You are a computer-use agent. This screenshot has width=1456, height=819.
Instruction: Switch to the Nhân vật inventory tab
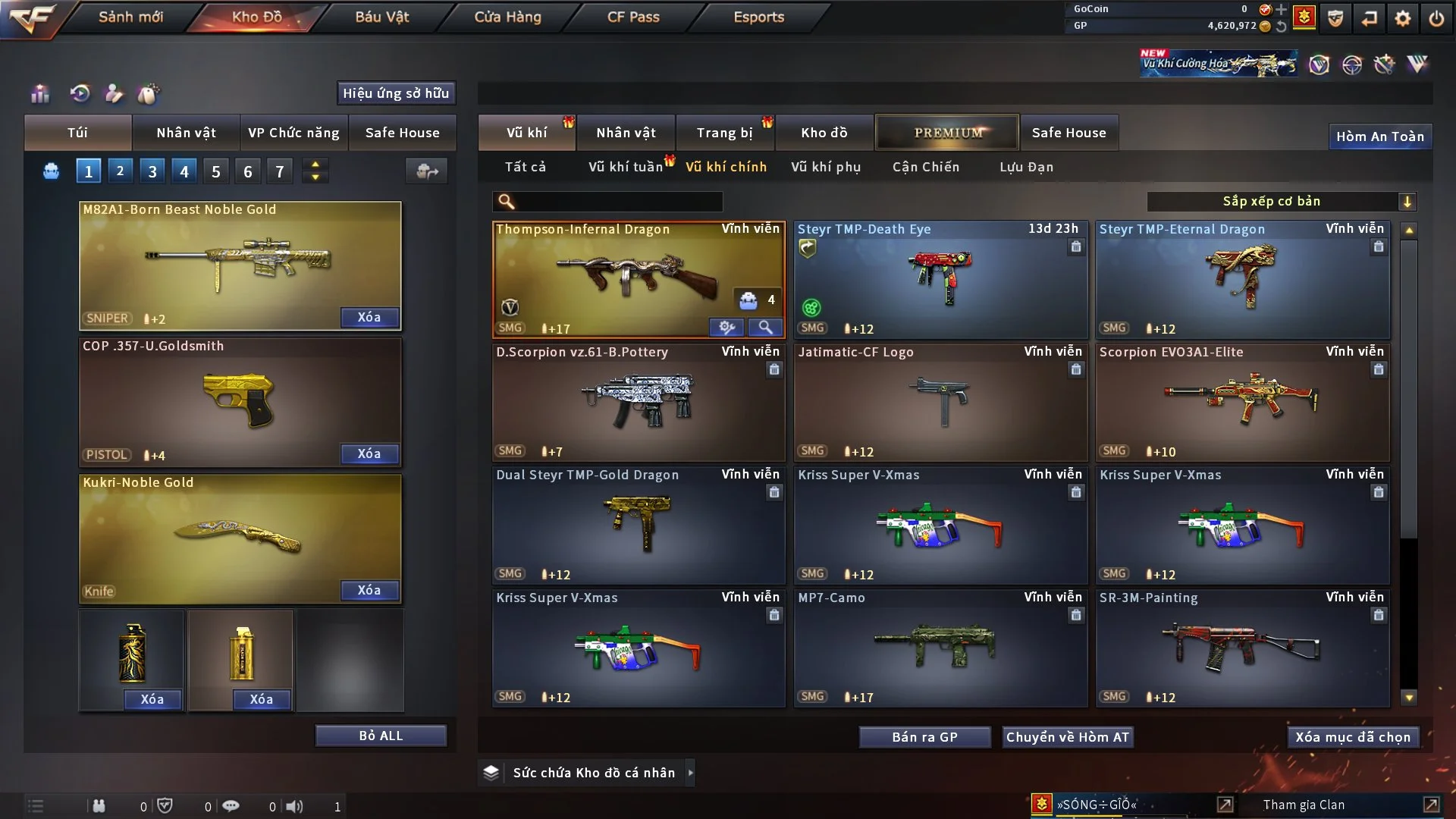click(x=626, y=133)
